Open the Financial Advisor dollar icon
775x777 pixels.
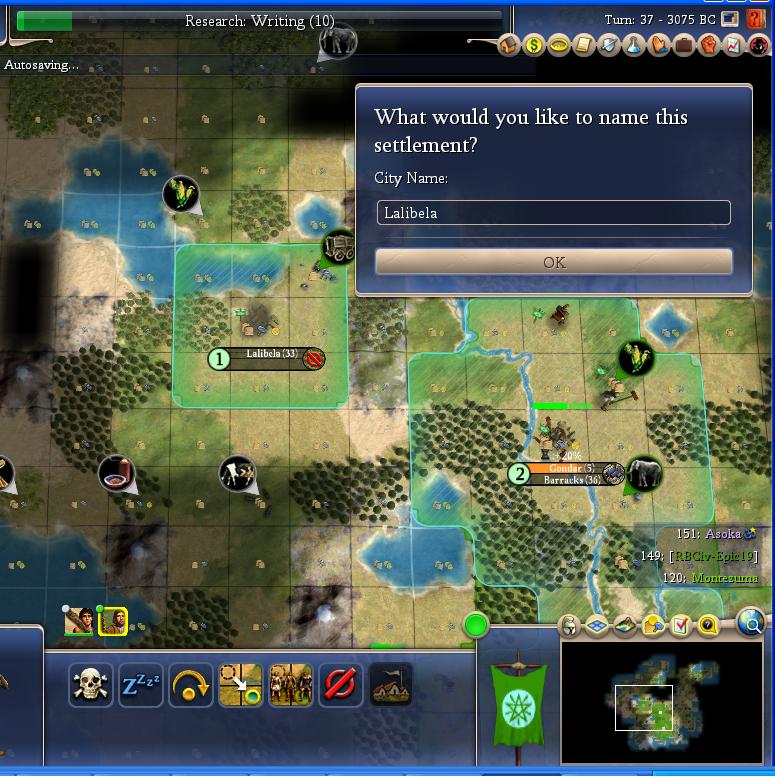click(534, 45)
